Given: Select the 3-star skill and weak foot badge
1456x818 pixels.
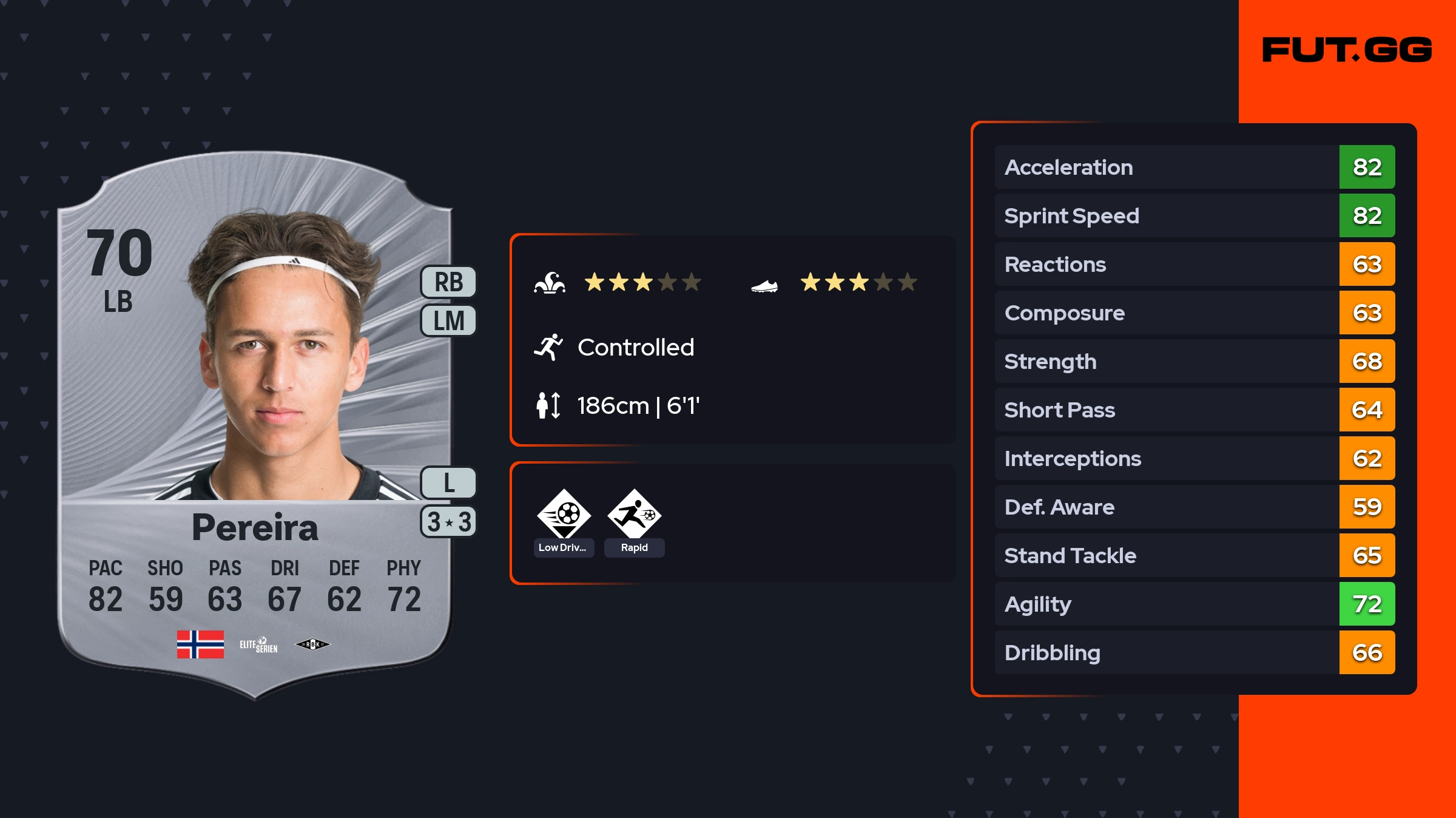Looking at the screenshot, I should click(449, 522).
